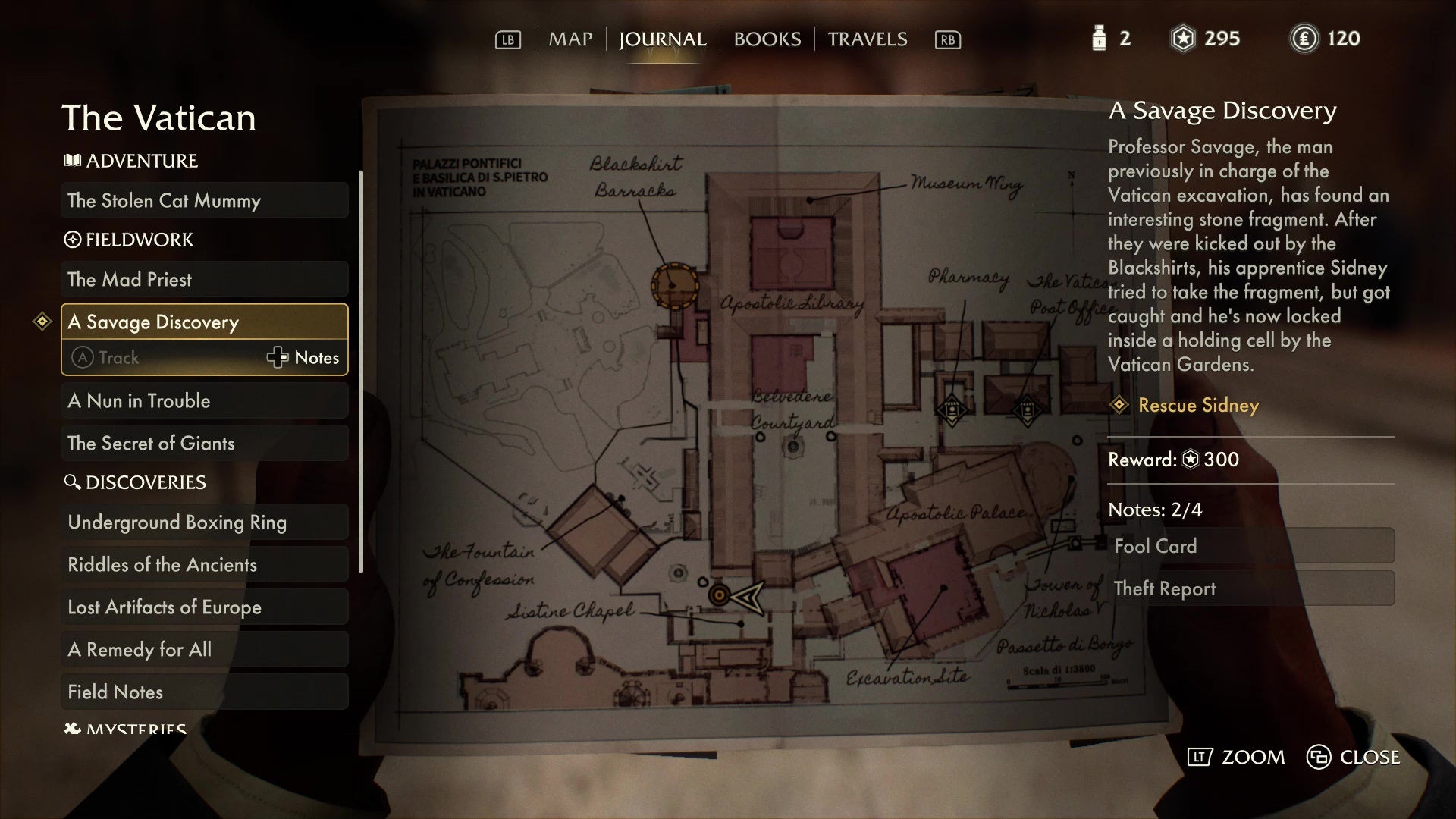Click the star currency icon next to 295
The image size is (1456, 819).
pyautogui.click(x=1183, y=38)
